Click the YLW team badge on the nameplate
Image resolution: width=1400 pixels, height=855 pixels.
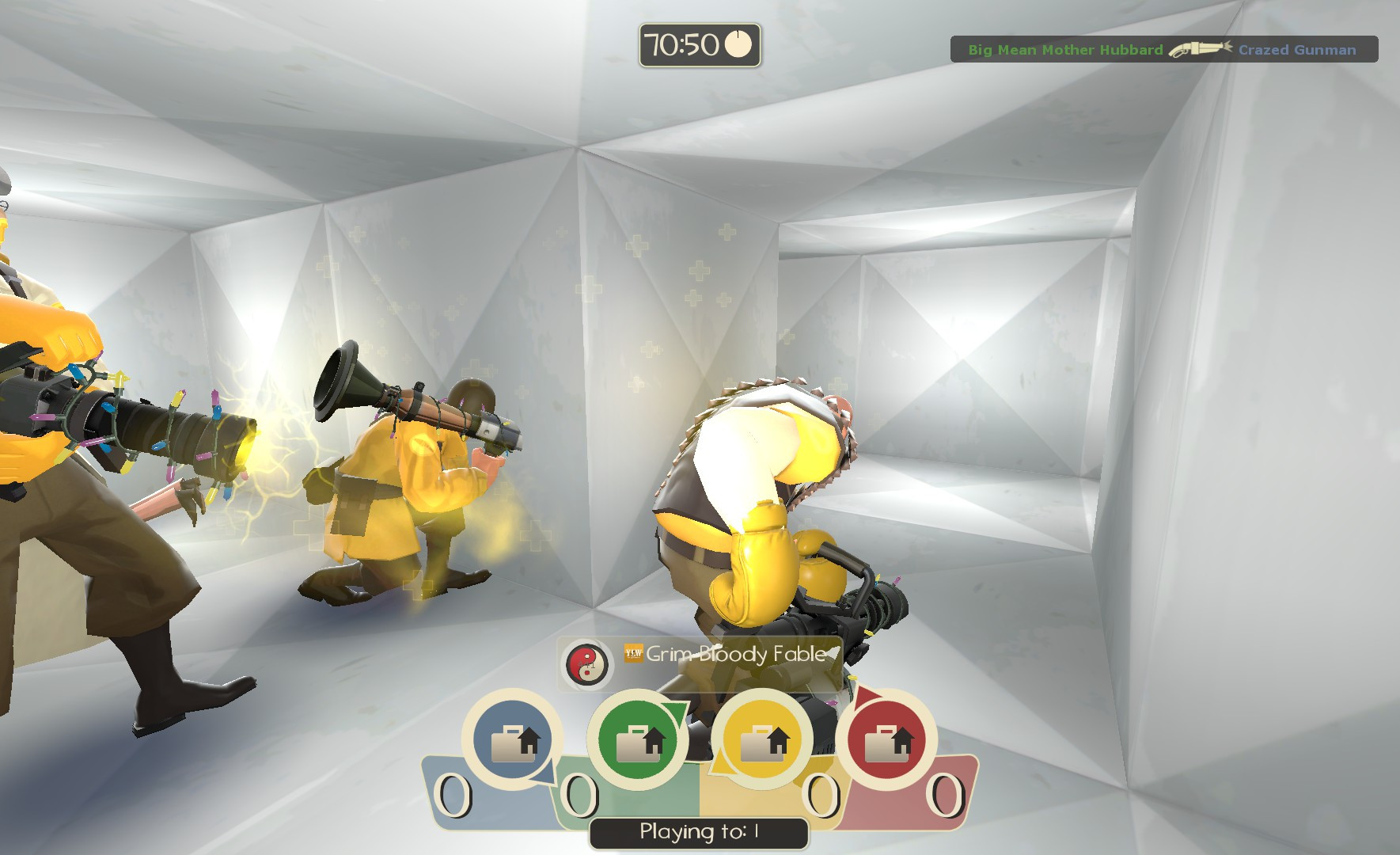click(634, 655)
